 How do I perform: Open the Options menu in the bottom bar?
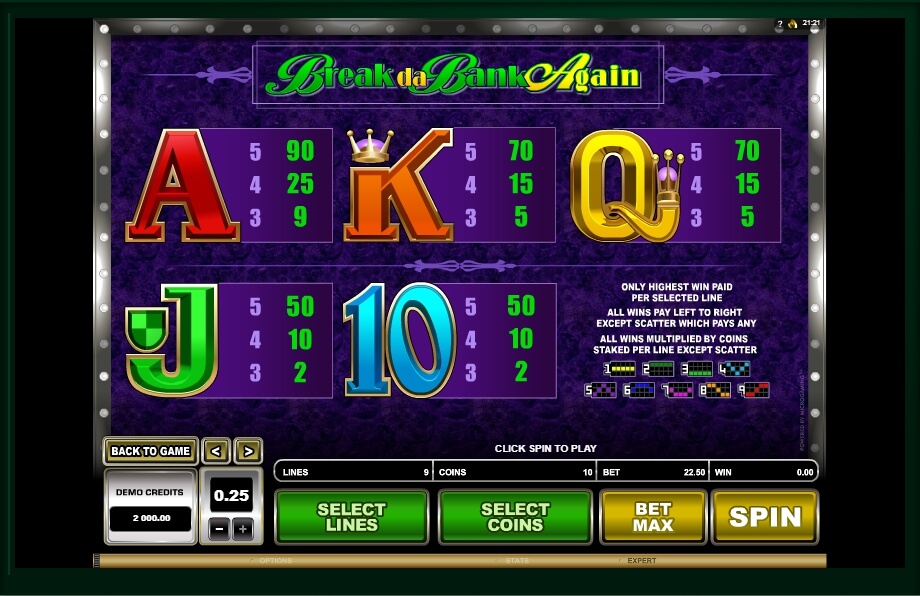coord(276,561)
